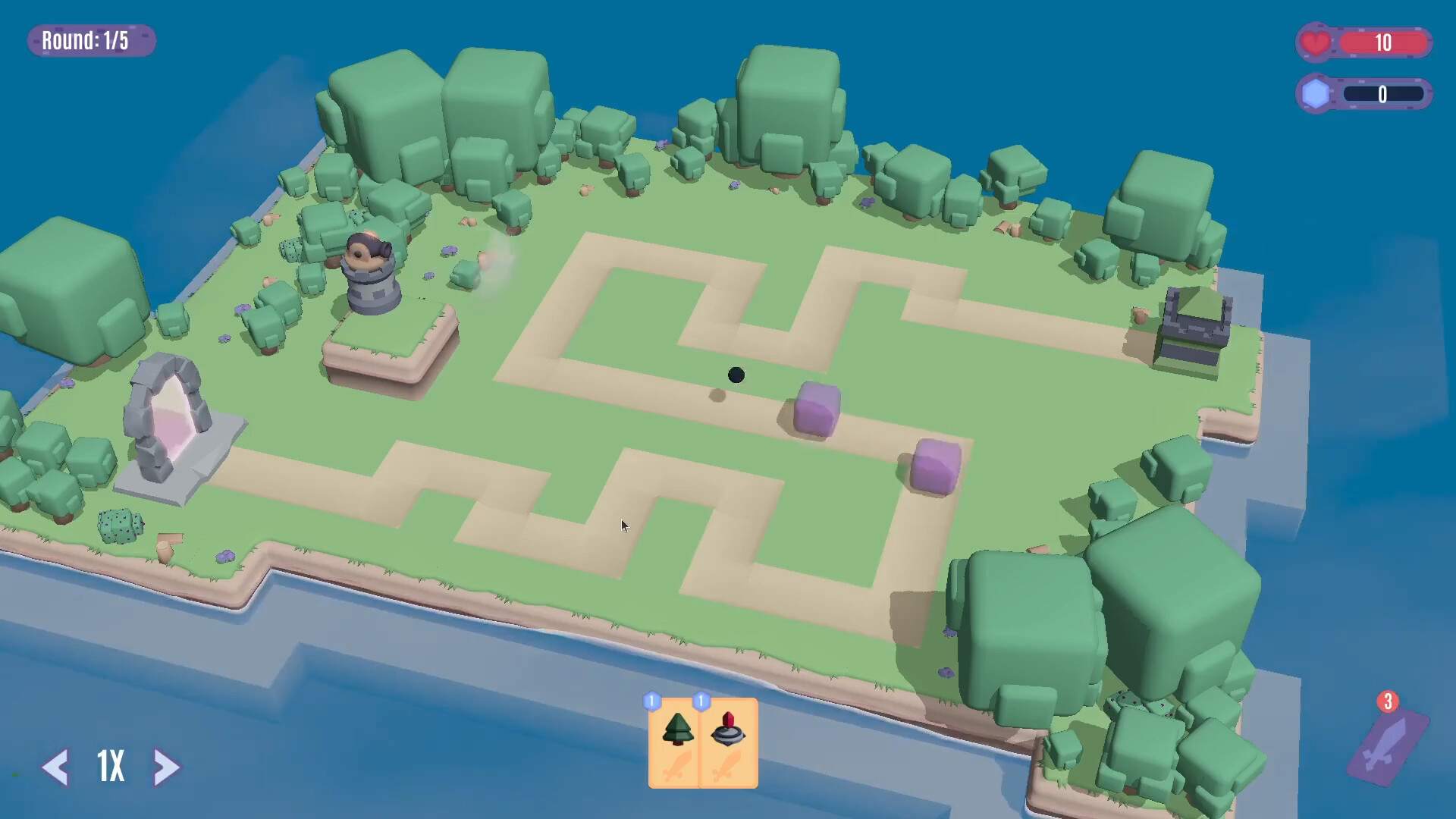This screenshot has height=819, width=1456.
Task: Click the stone portal gateway
Action: point(173,413)
